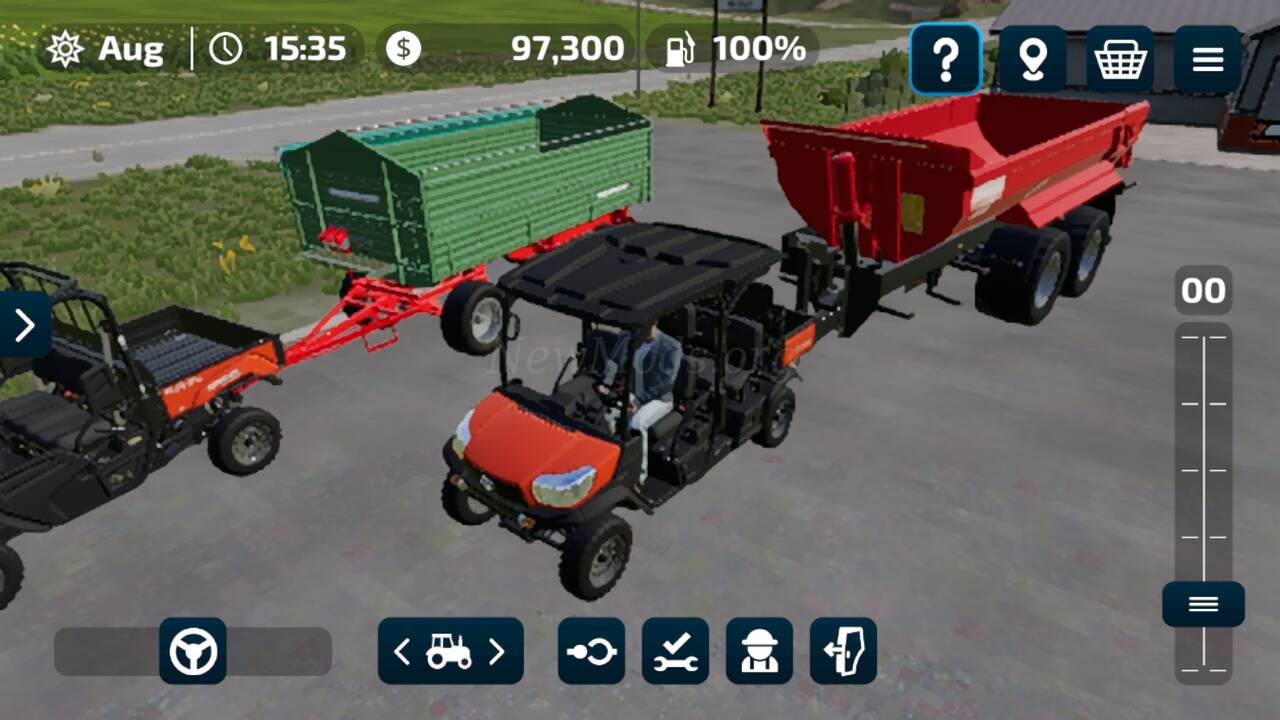Screen dimensions: 1280x720
Task: Switch to the previous vehicle
Action: (402, 652)
